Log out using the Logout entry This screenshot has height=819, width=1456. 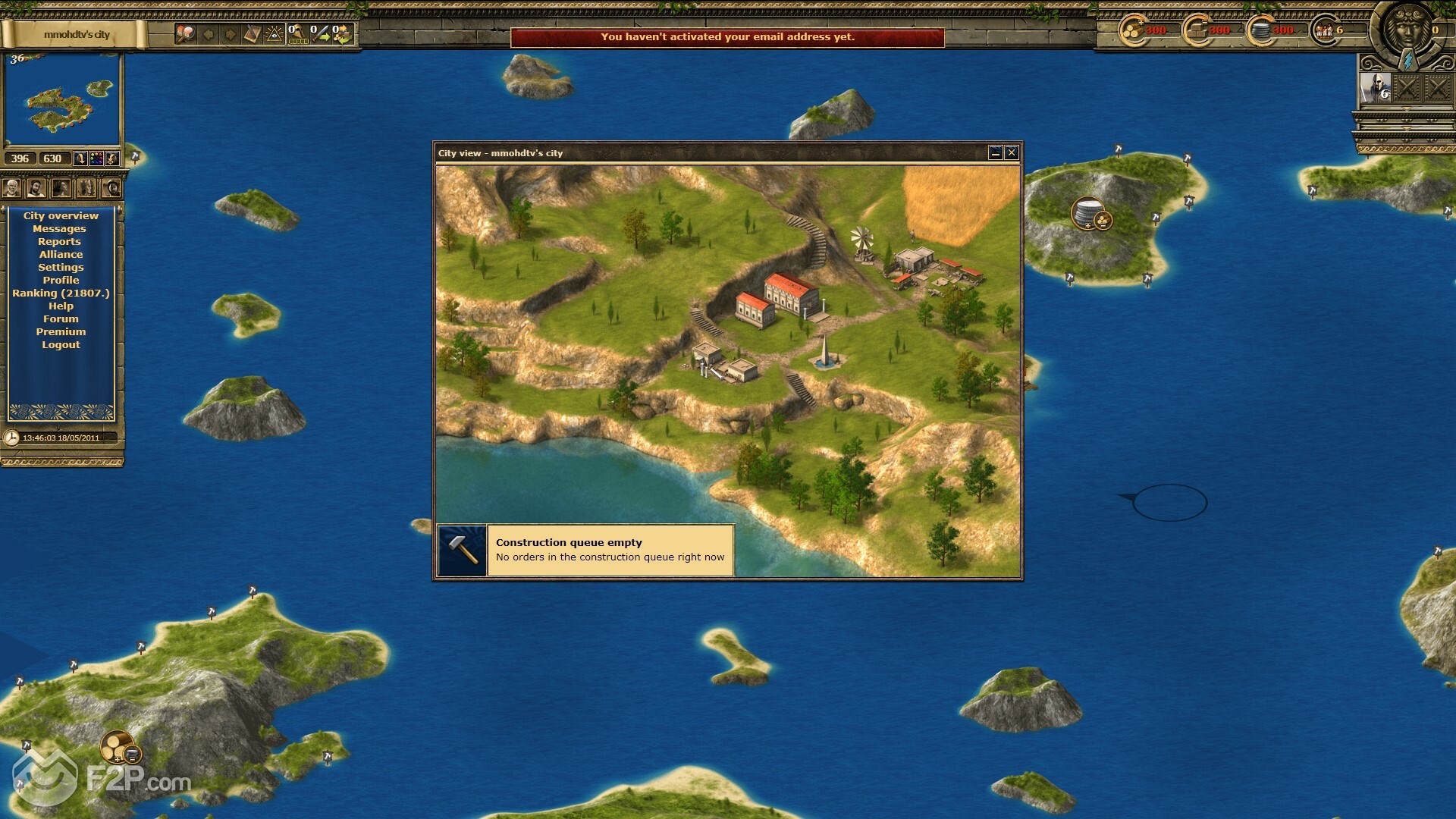[x=61, y=345]
